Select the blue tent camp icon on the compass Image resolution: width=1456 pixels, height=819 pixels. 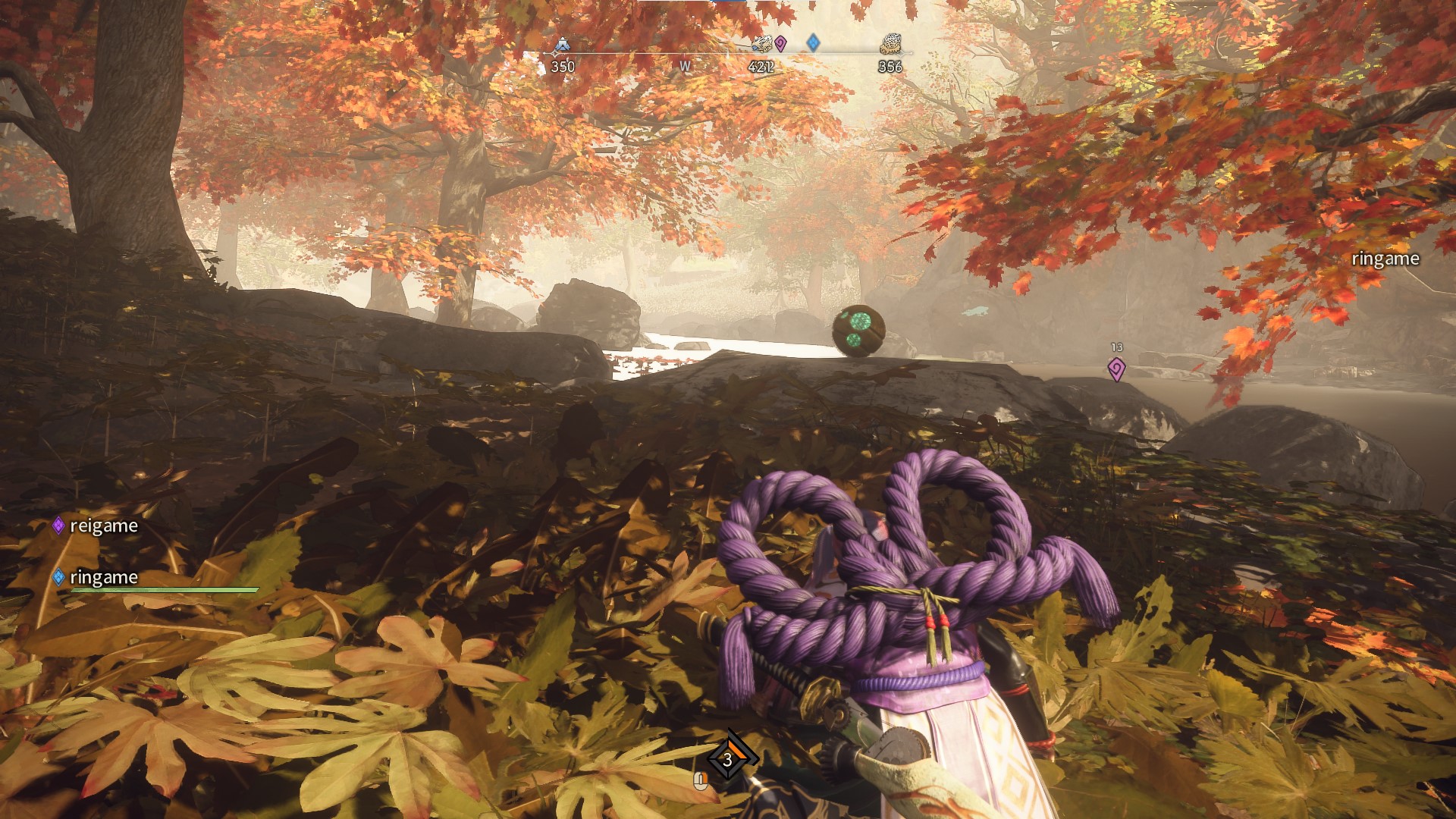[562, 45]
